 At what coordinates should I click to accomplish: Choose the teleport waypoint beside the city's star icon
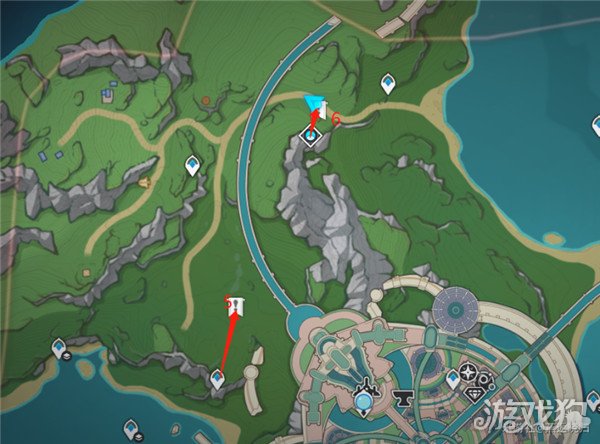point(452,378)
